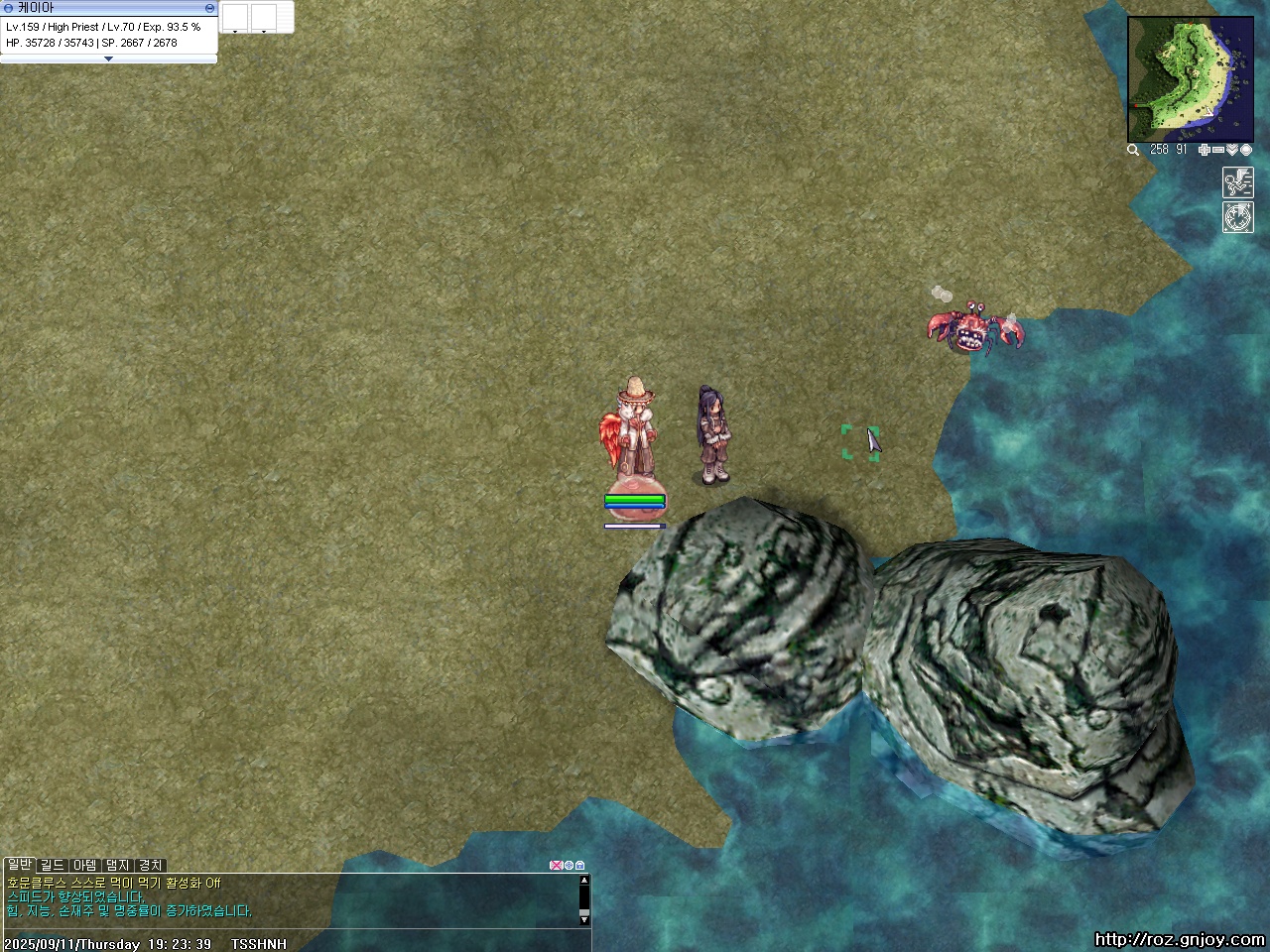Zoom in the minimap with plus
The image size is (1270, 952).
coord(1204,150)
